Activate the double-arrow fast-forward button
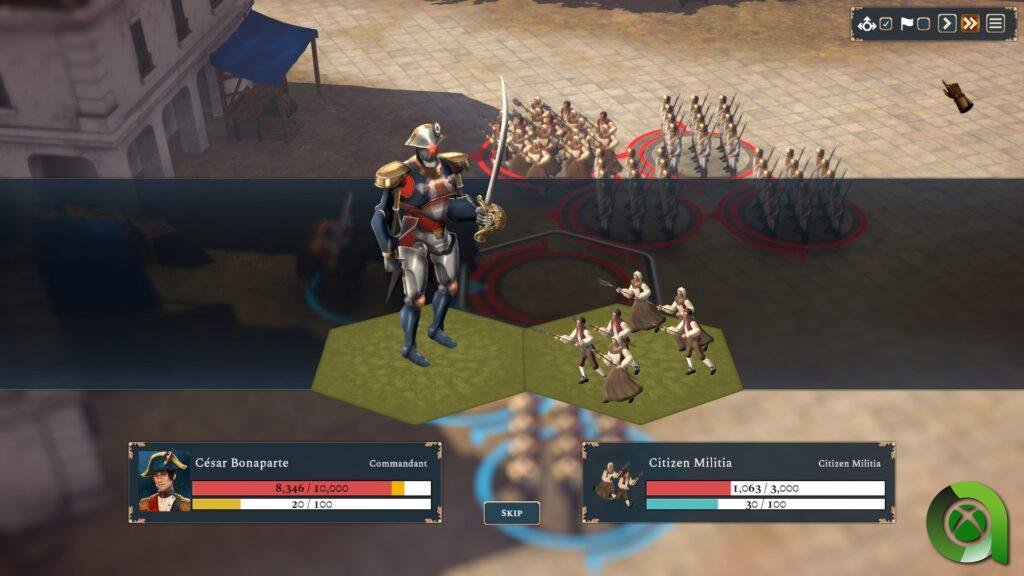The height and width of the screenshot is (576, 1024). [970, 24]
